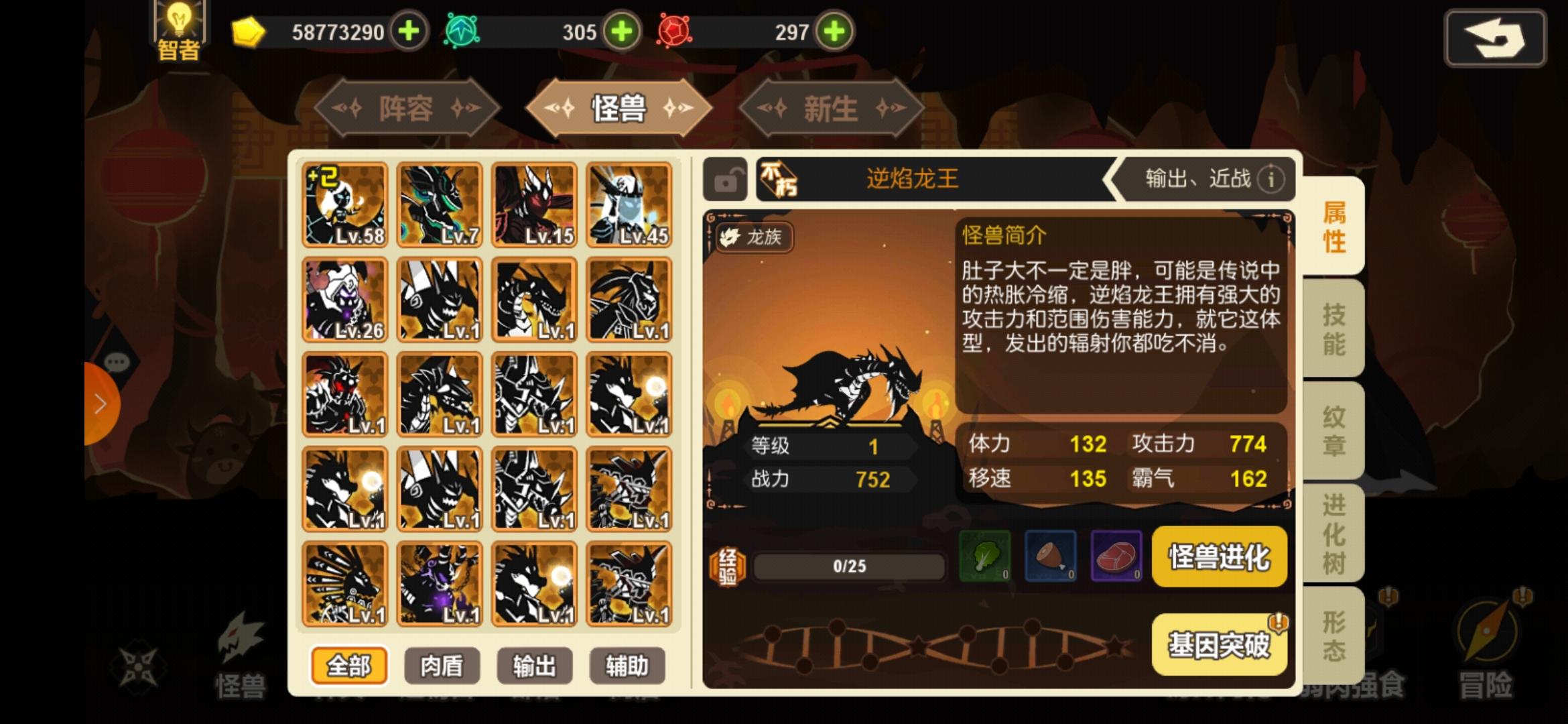This screenshot has height=724, width=1568.
Task: Toggle the lock beside the monster name
Action: pos(726,180)
